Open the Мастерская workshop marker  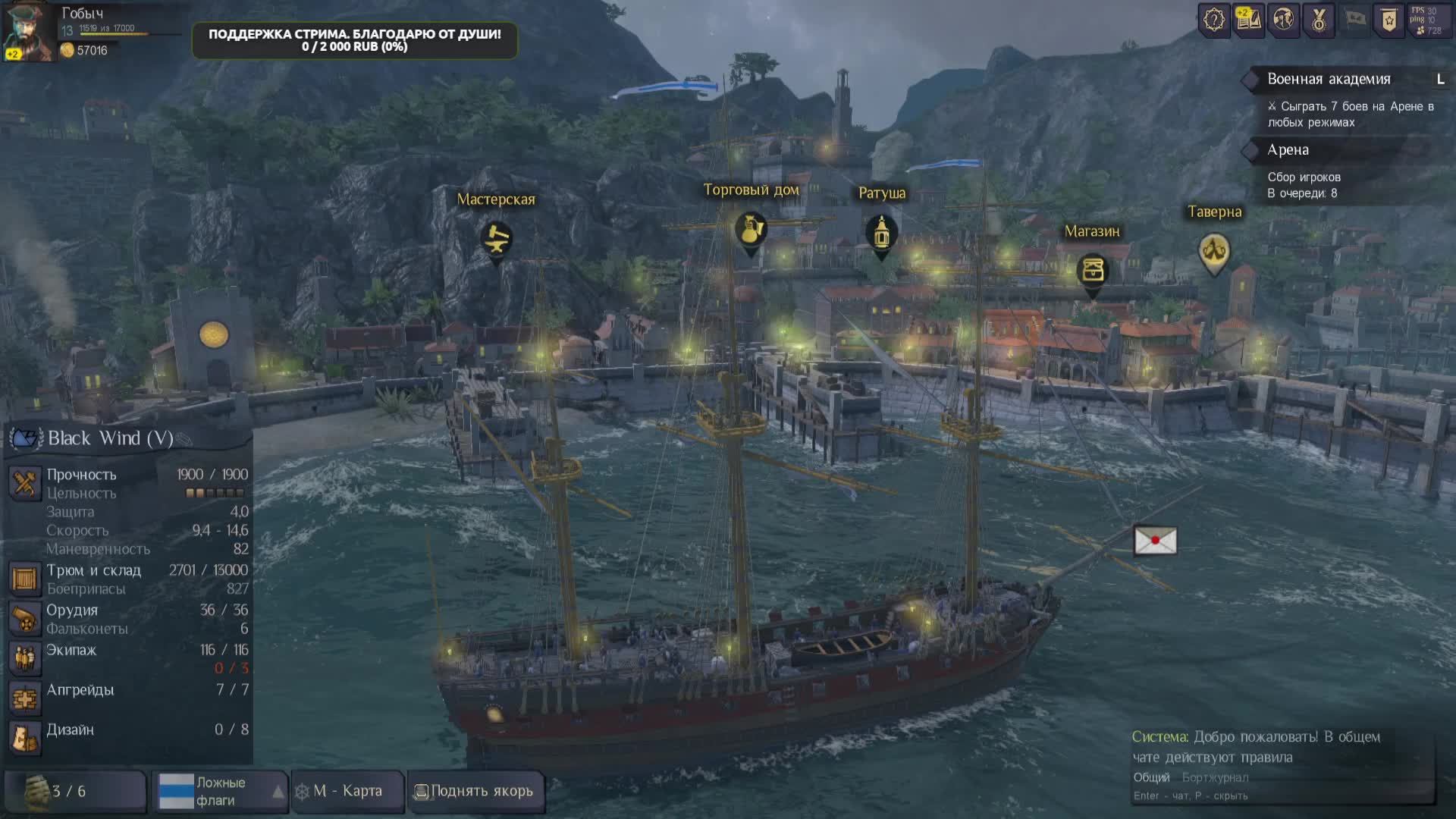pyautogui.click(x=497, y=240)
